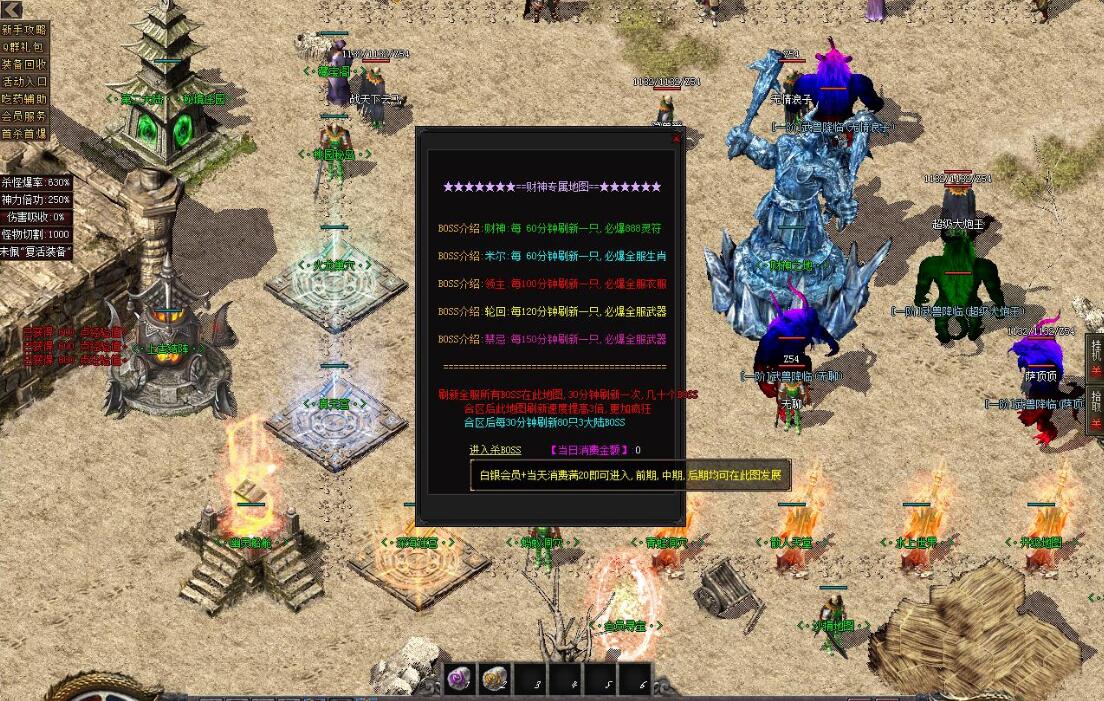Use the yellow scroll in hotbar slot two
Image resolution: width=1104 pixels, height=701 pixels.
click(497, 680)
